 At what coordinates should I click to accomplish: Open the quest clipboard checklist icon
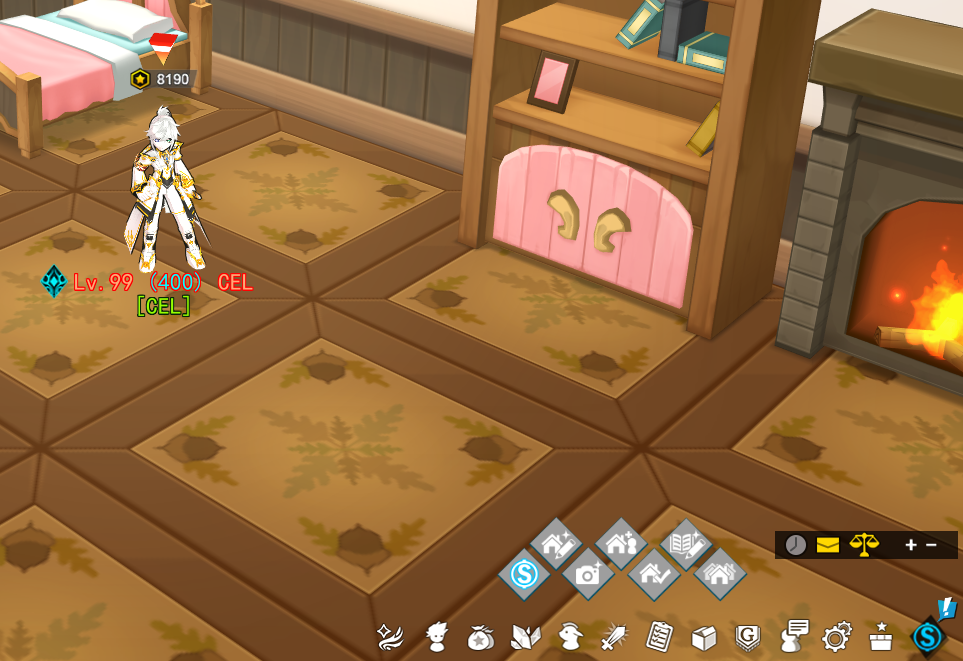pyautogui.click(x=660, y=636)
